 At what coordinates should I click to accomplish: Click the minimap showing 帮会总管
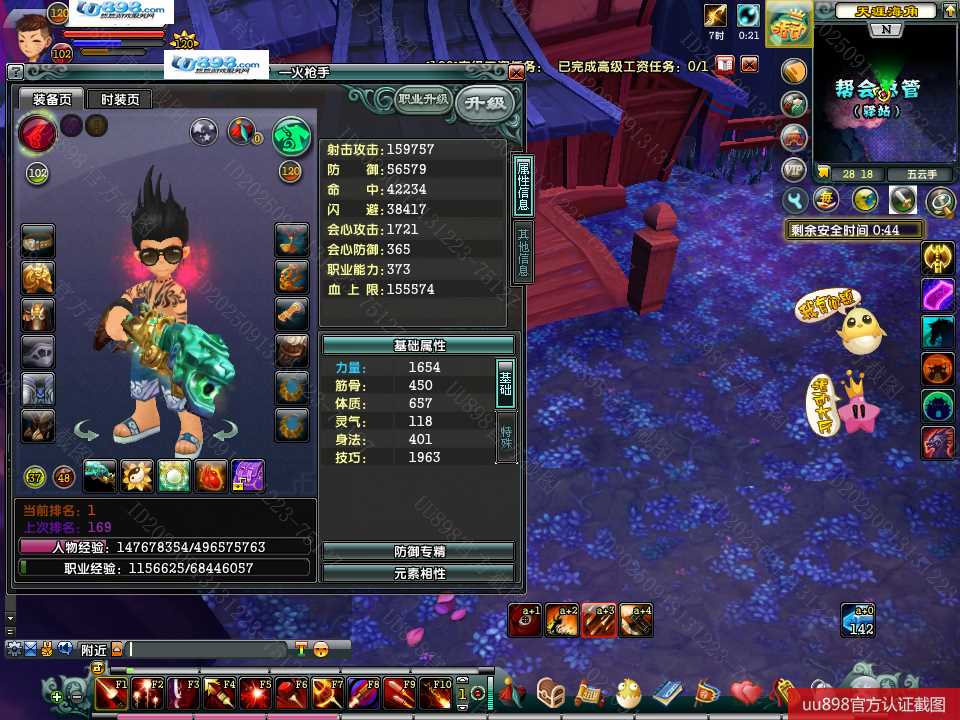(869, 95)
